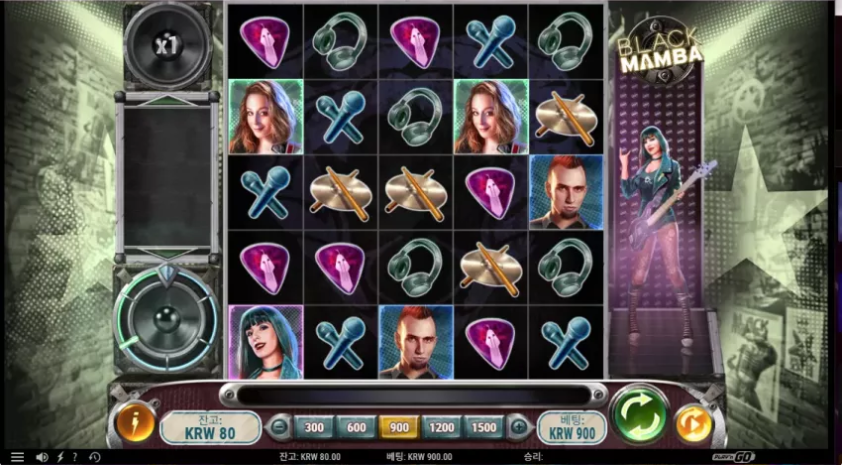This screenshot has height=465, width=844.
Task: Toggle the sound speaker icon
Action: [x=42, y=457]
